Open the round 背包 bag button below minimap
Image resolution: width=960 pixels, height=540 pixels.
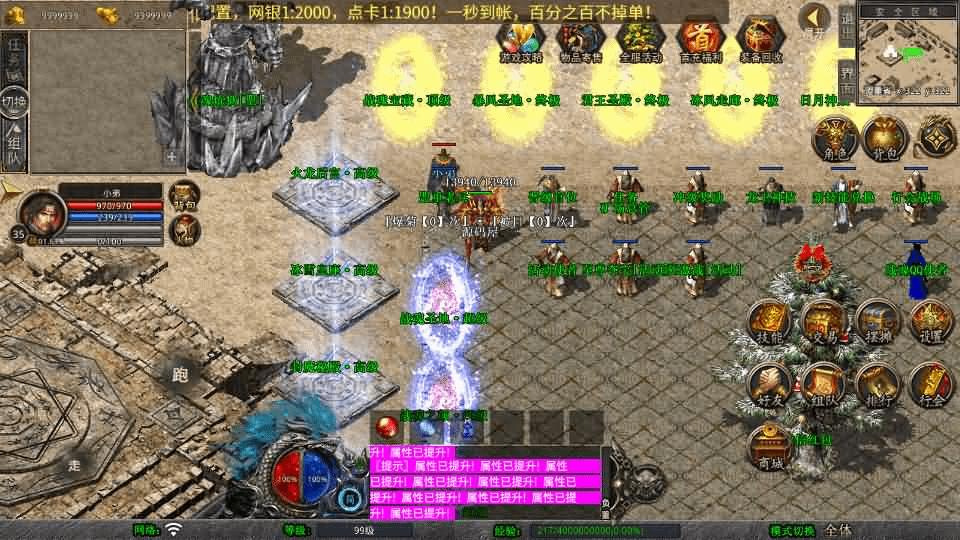(x=884, y=138)
